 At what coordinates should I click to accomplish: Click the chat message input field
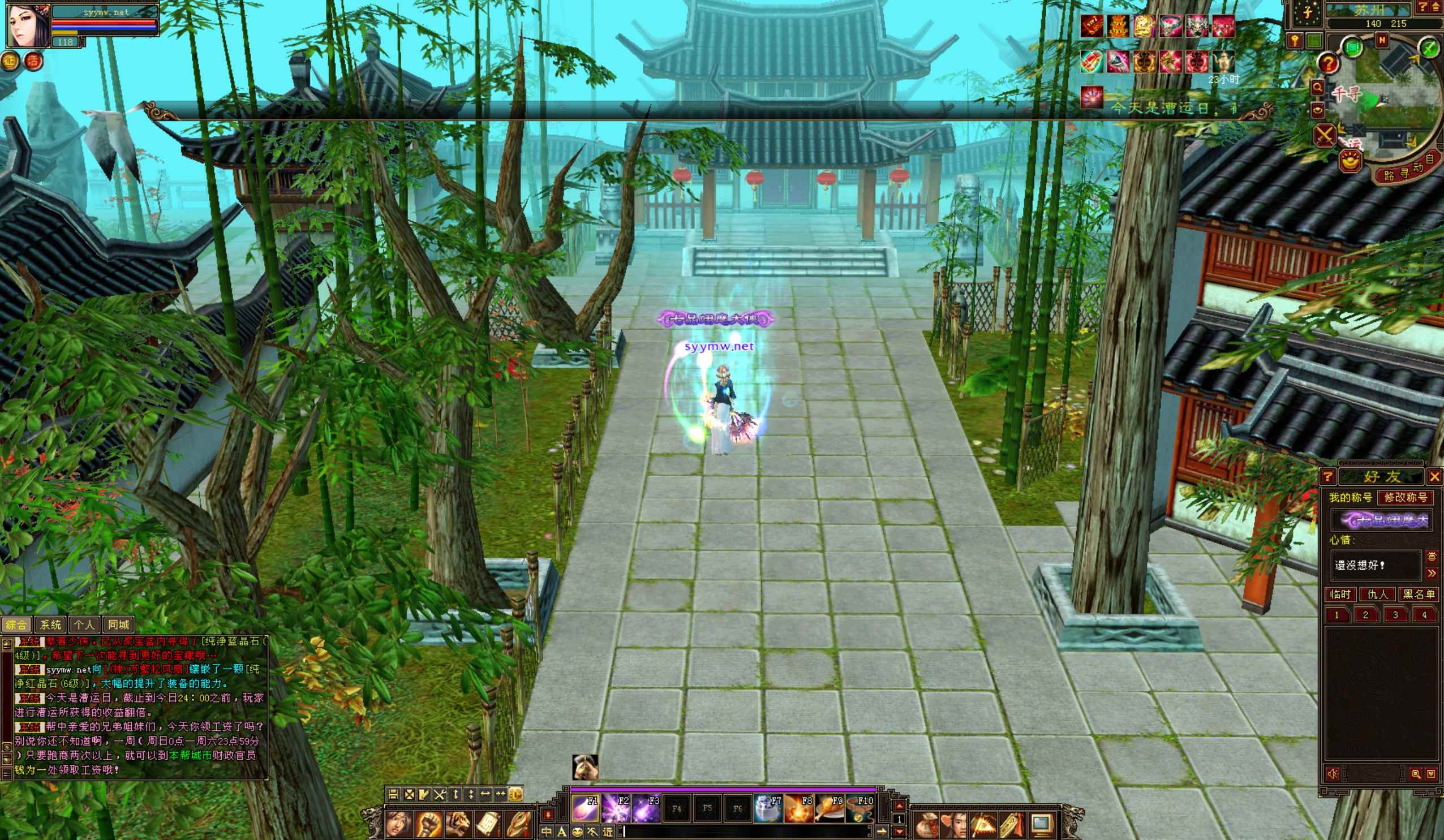coord(745,832)
